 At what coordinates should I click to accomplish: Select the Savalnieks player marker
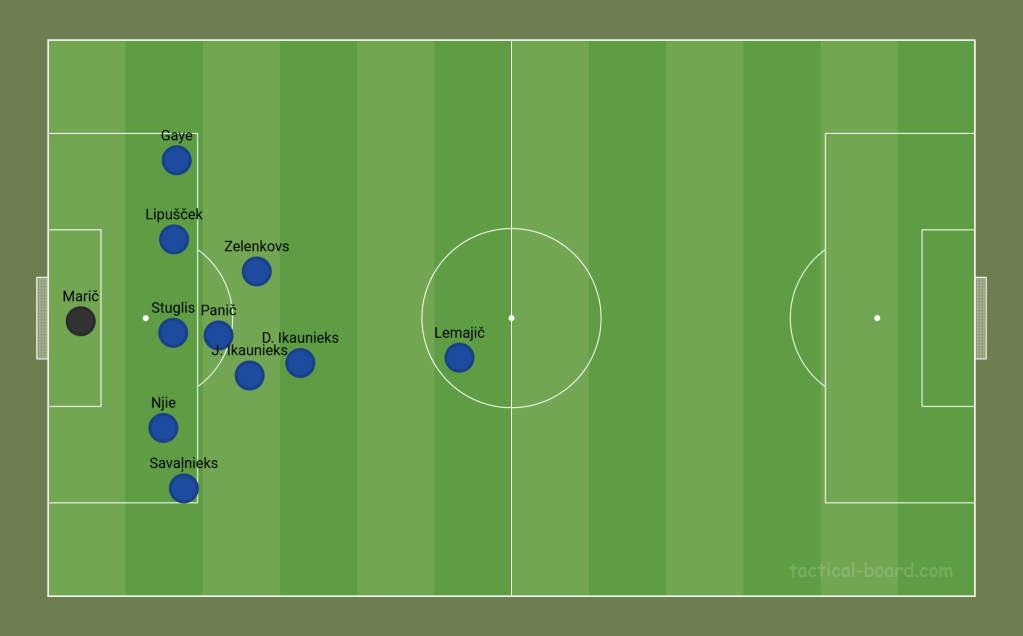[183, 488]
